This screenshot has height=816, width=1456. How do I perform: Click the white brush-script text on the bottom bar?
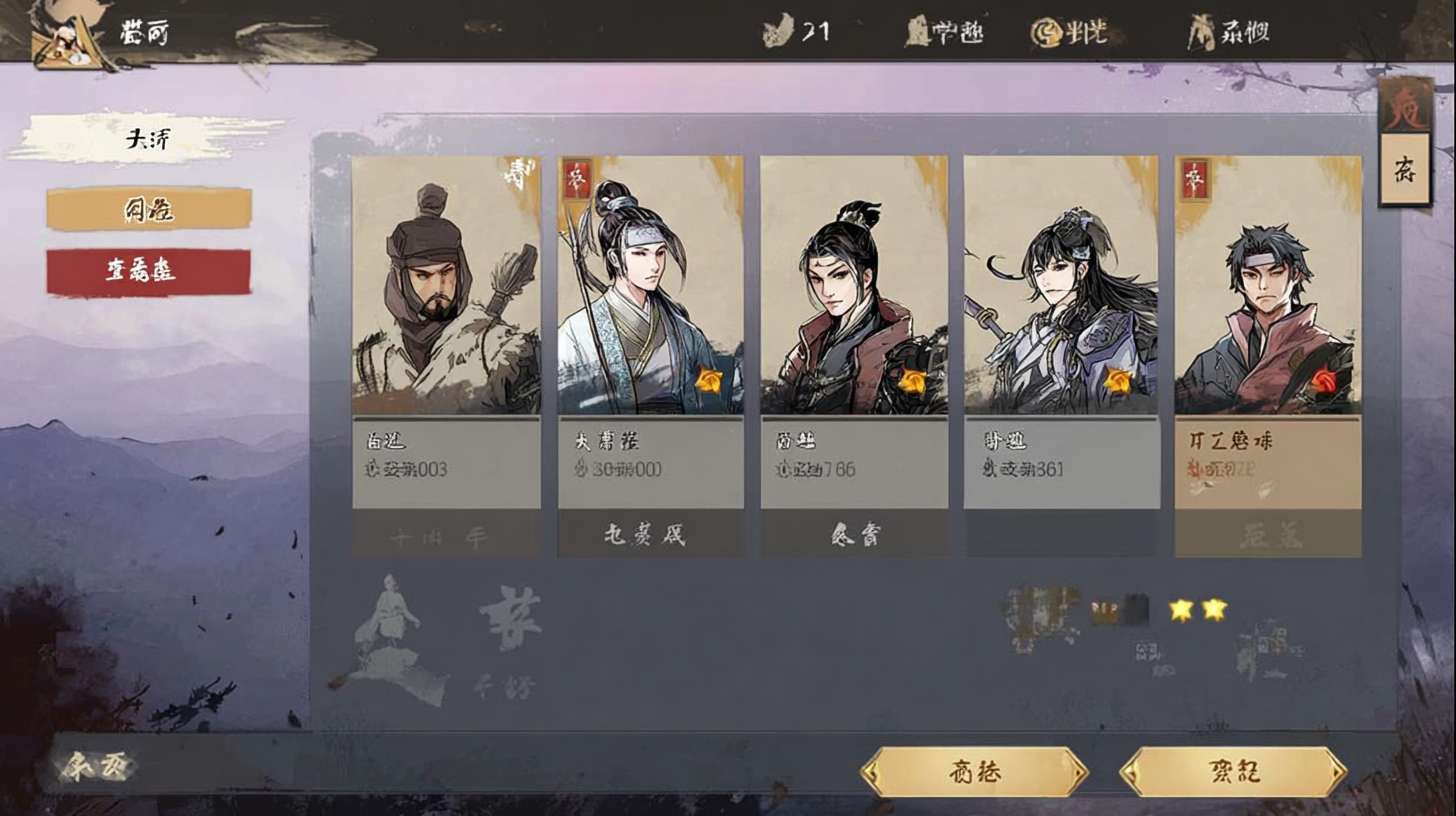pos(95,767)
